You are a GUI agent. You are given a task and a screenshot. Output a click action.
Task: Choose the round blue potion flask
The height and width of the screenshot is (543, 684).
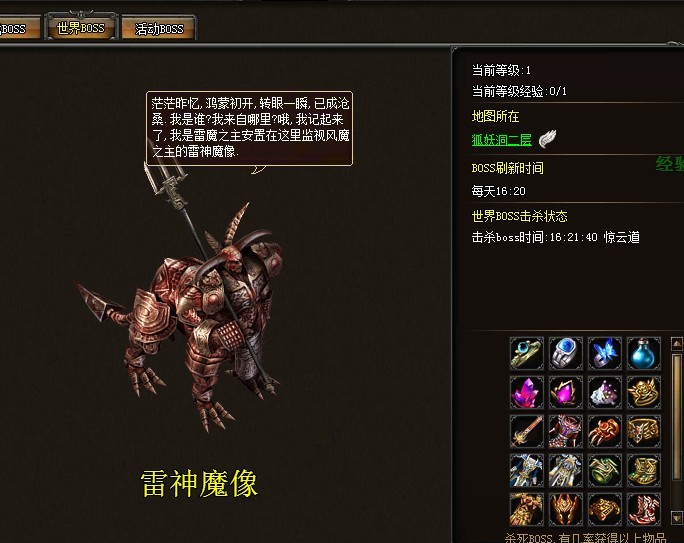[x=644, y=353]
